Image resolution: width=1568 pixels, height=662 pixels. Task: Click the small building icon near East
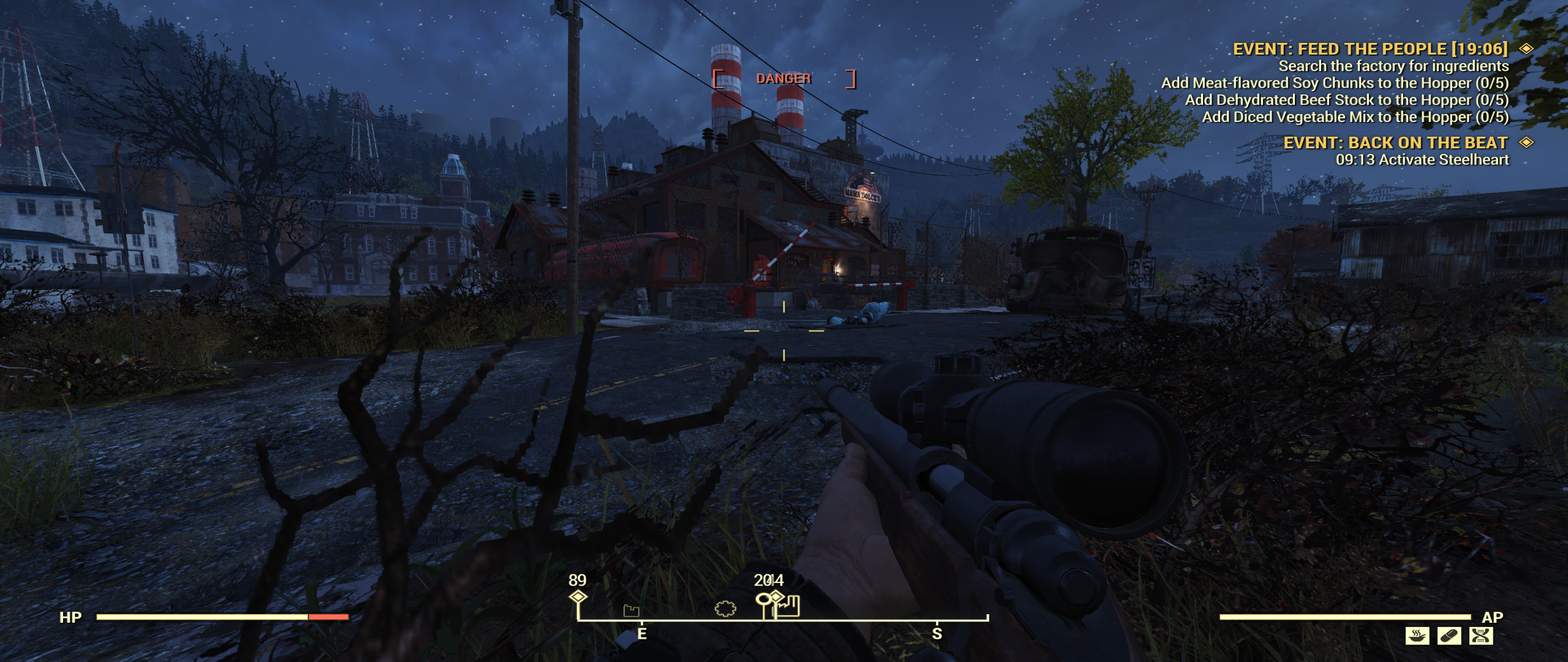(631, 610)
